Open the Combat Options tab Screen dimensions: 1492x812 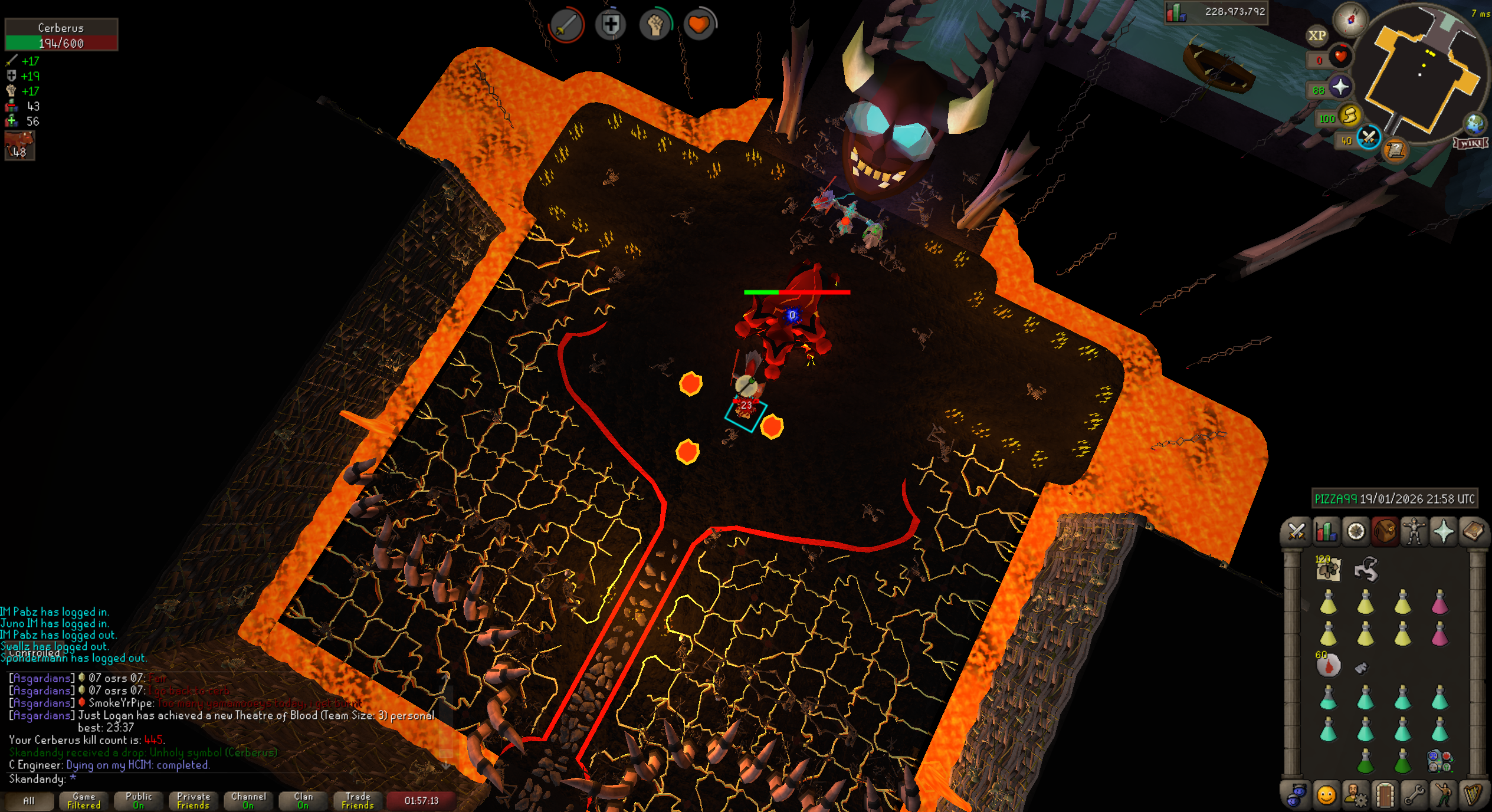pyautogui.click(x=1296, y=532)
